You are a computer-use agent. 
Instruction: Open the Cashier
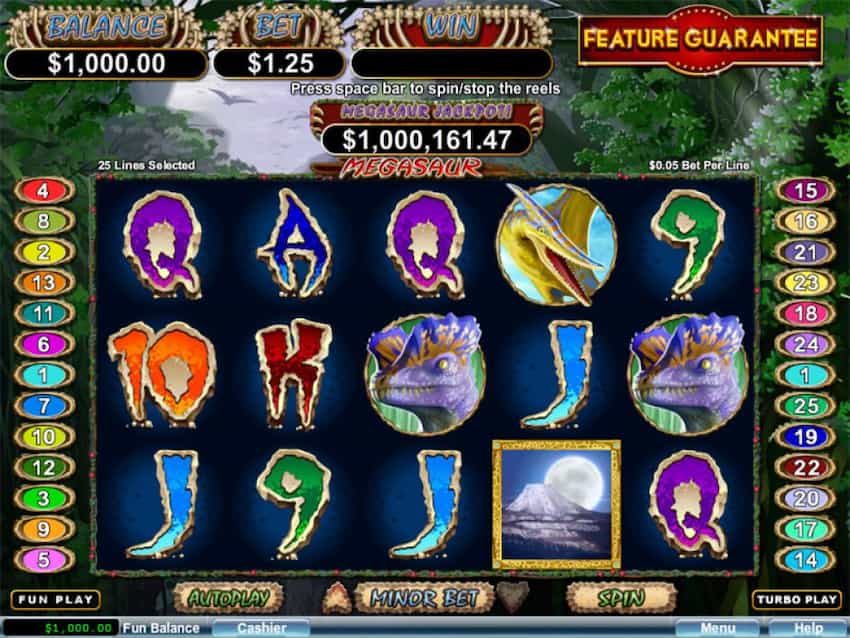coord(263,629)
